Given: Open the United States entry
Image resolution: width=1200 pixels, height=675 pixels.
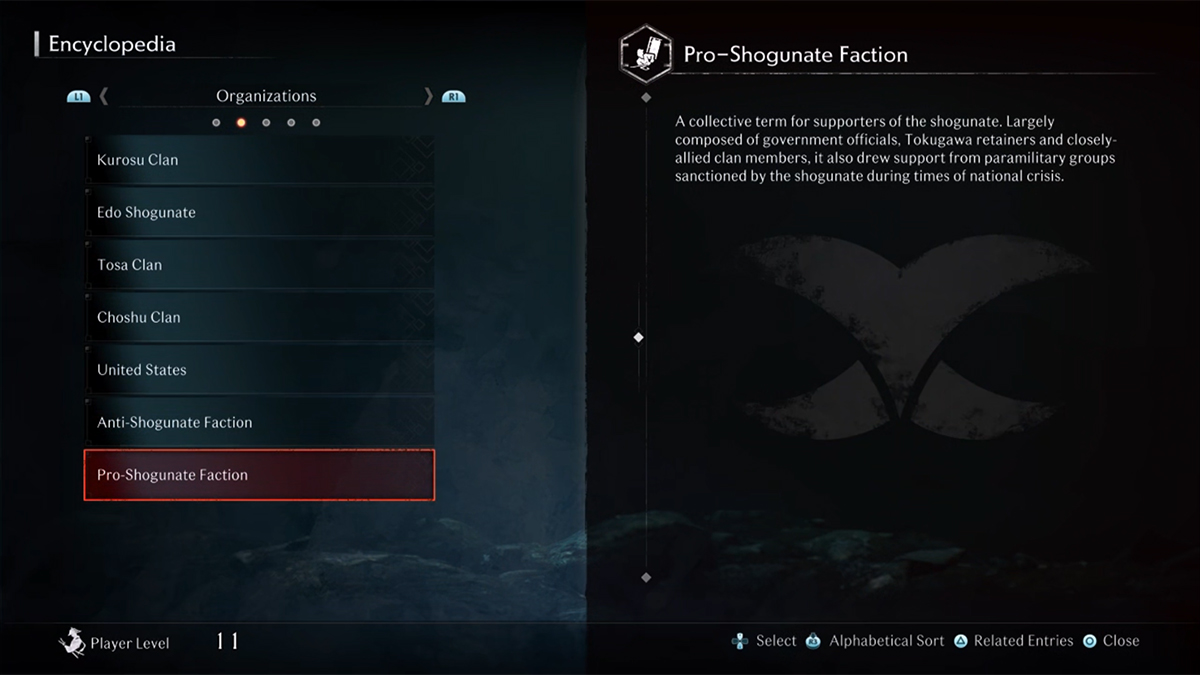Looking at the screenshot, I should (x=259, y=370).
